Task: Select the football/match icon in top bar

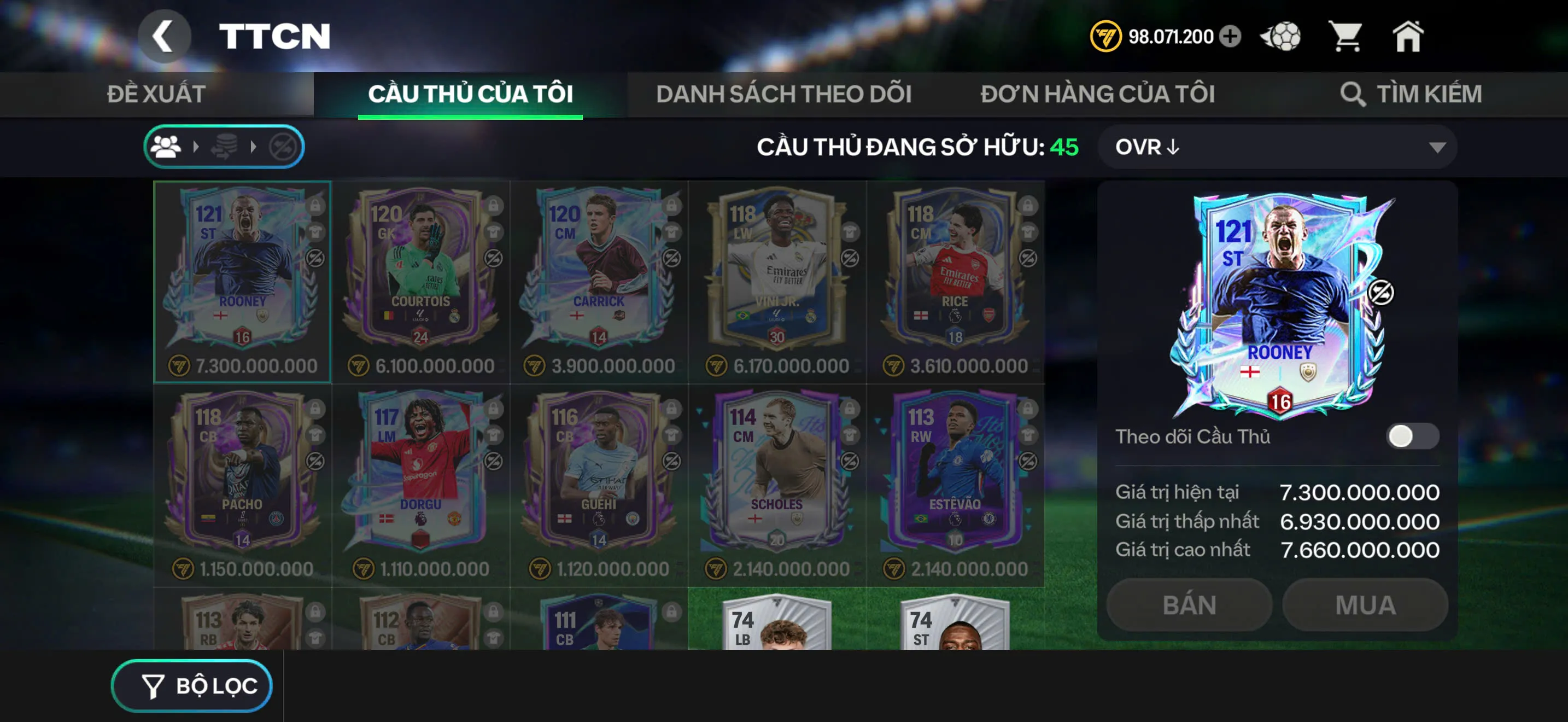Action: pyautogui.click(x=1279, y=38)
